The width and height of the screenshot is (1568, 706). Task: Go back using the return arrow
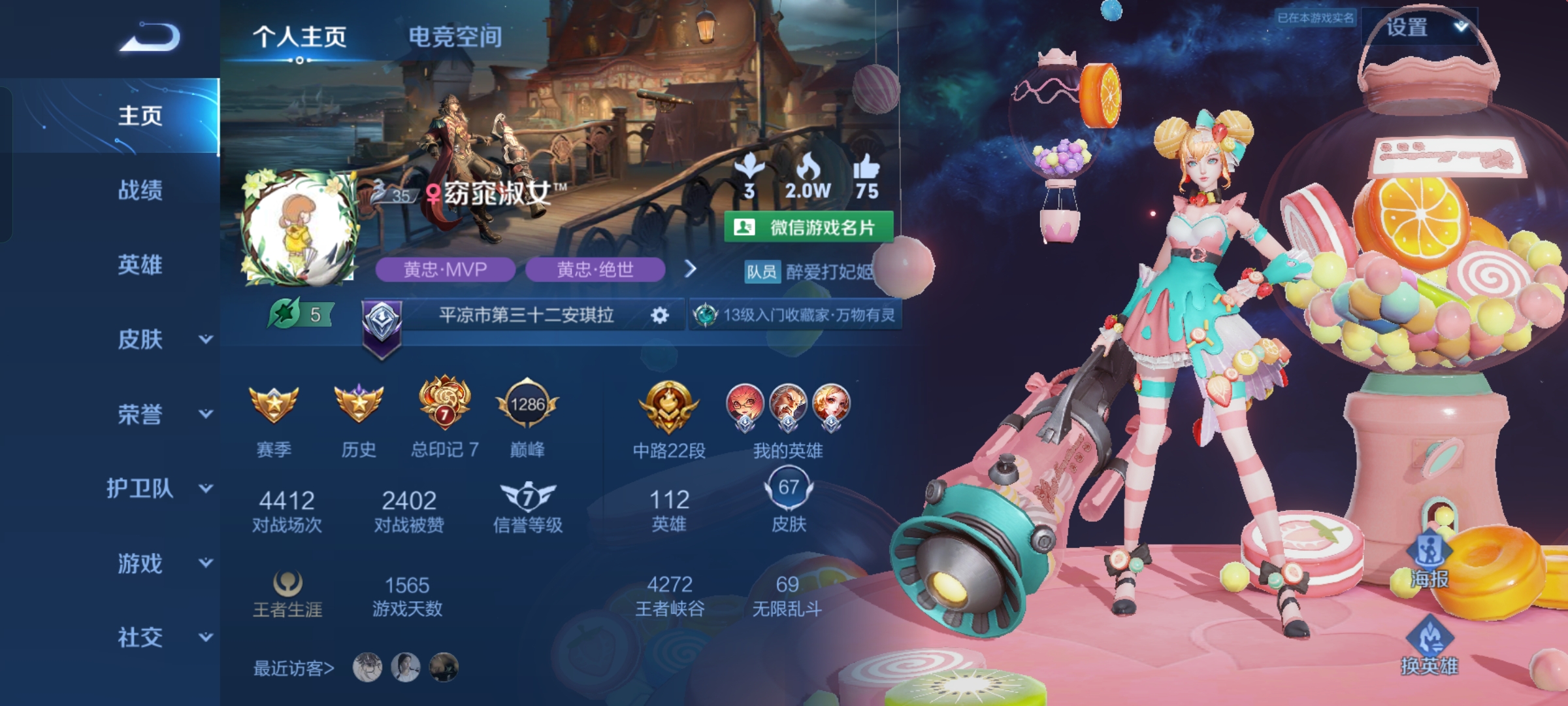point(150,37)
